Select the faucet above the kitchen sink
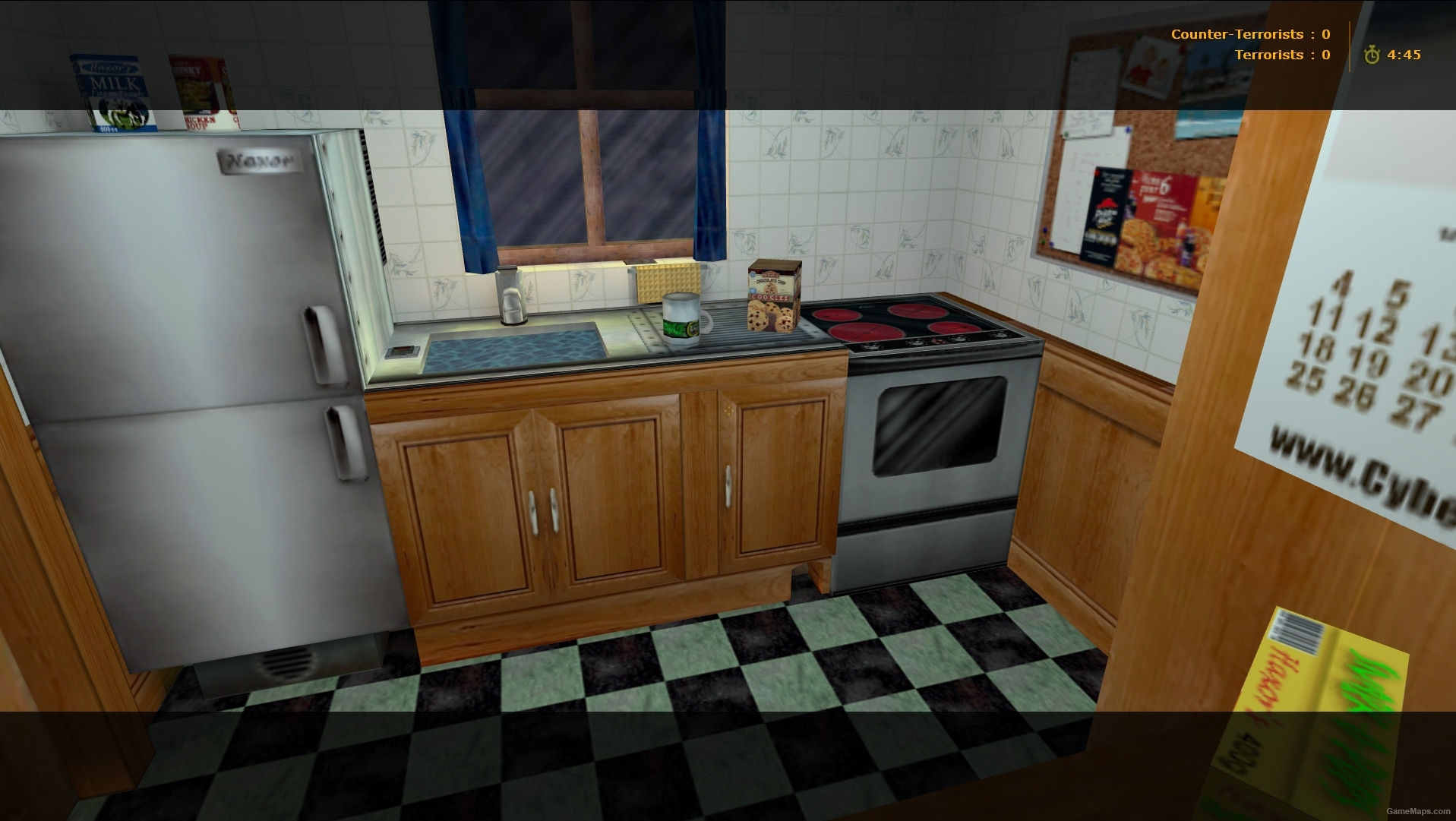The height and width of the screenshot is (821, 1456). click(x=510, y=295)
